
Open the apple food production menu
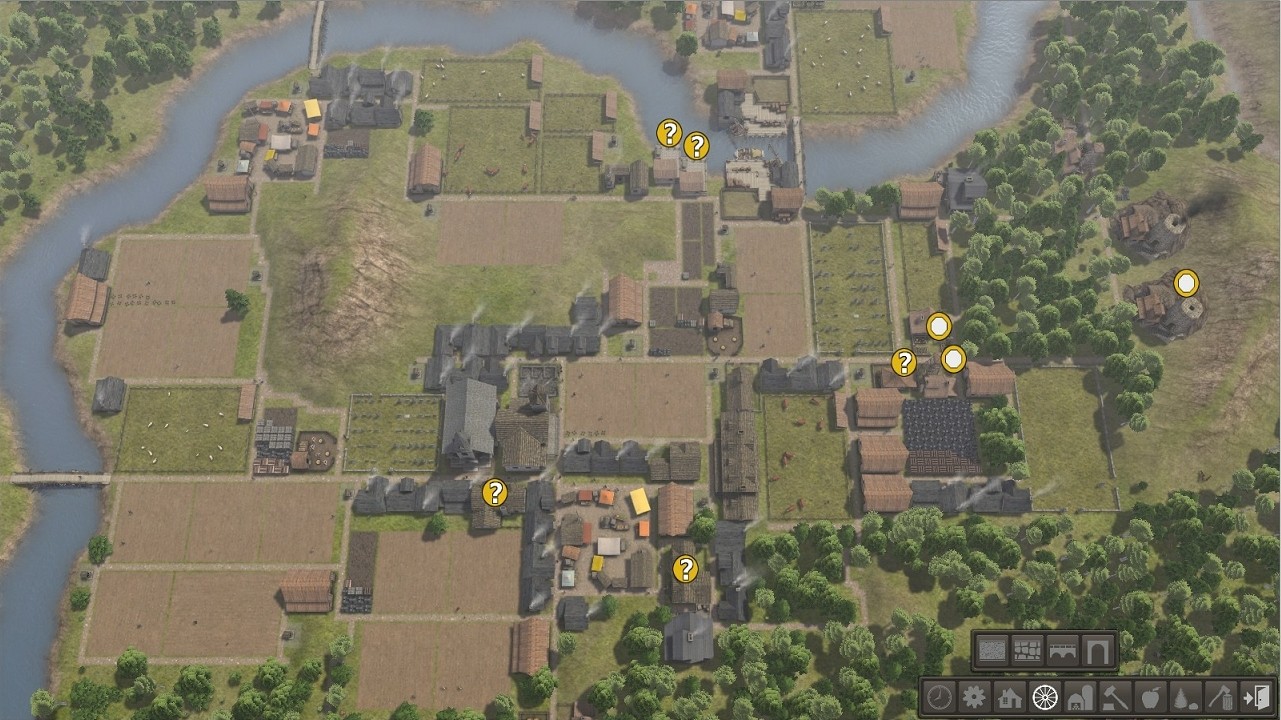pos(1149,697)
